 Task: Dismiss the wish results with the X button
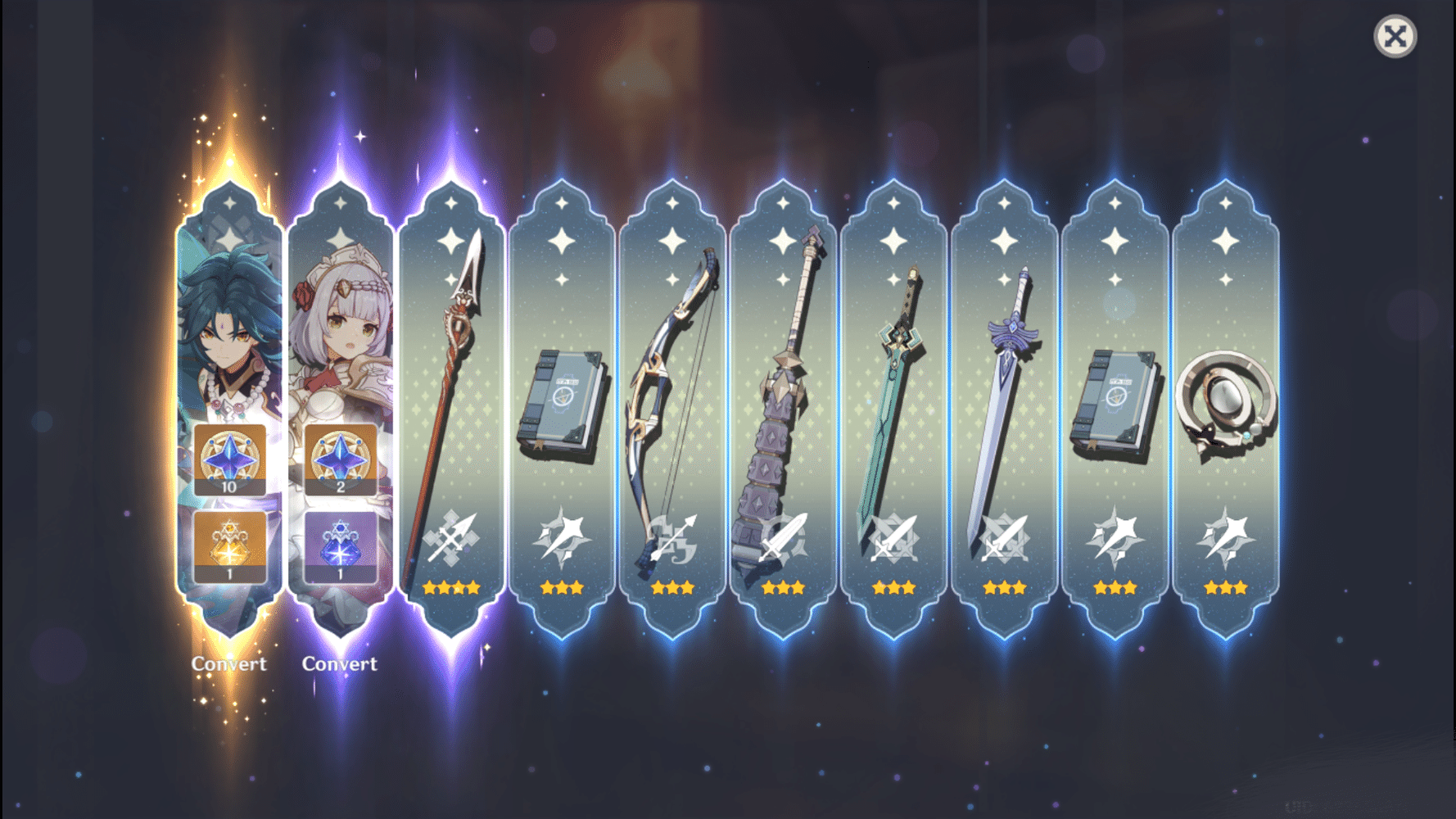[1395, 35]
